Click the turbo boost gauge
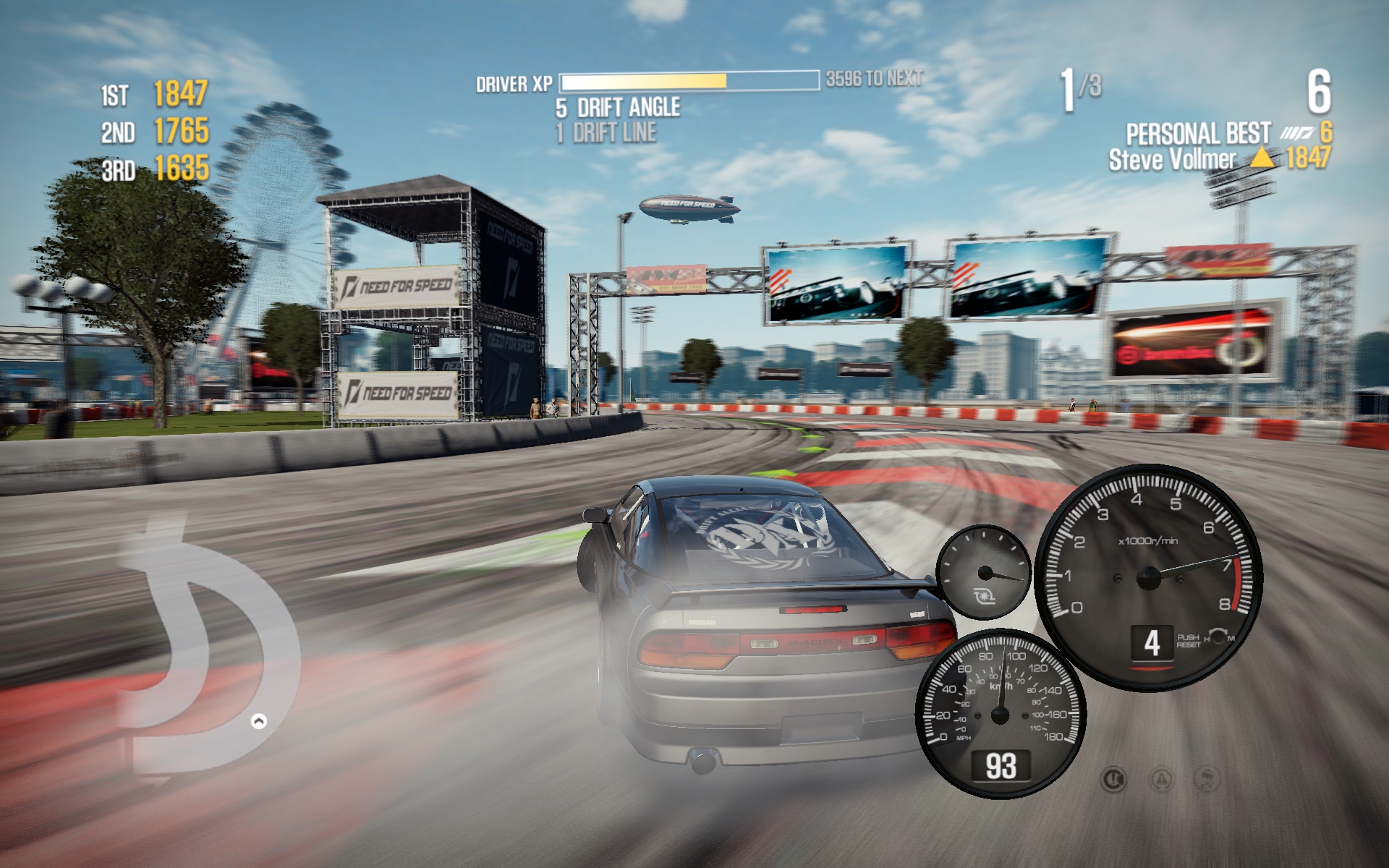The width and height of the screenshot is (1389, 868). [984, 571]
